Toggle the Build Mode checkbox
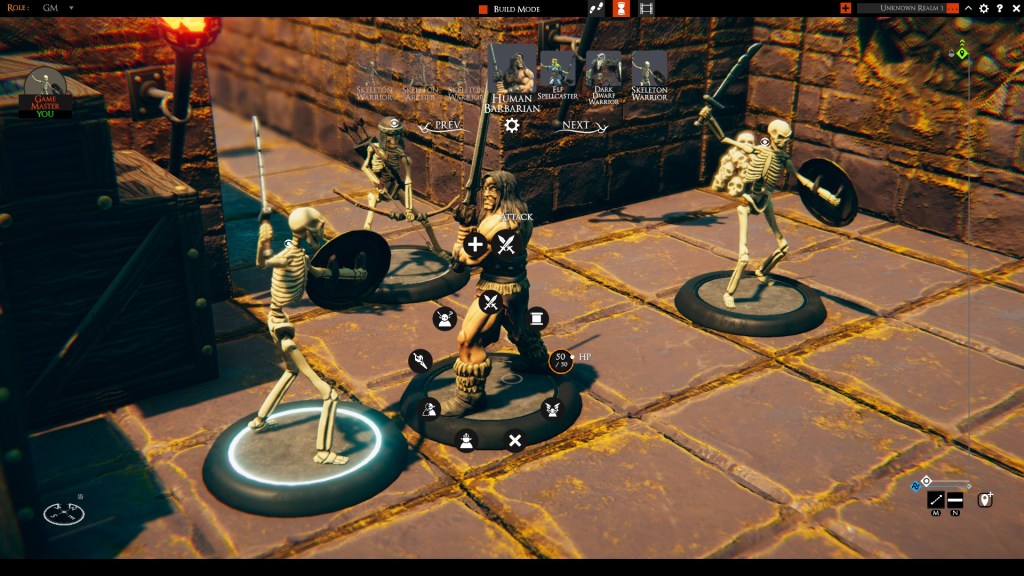1024x576 pixels. tap(483, 9)
